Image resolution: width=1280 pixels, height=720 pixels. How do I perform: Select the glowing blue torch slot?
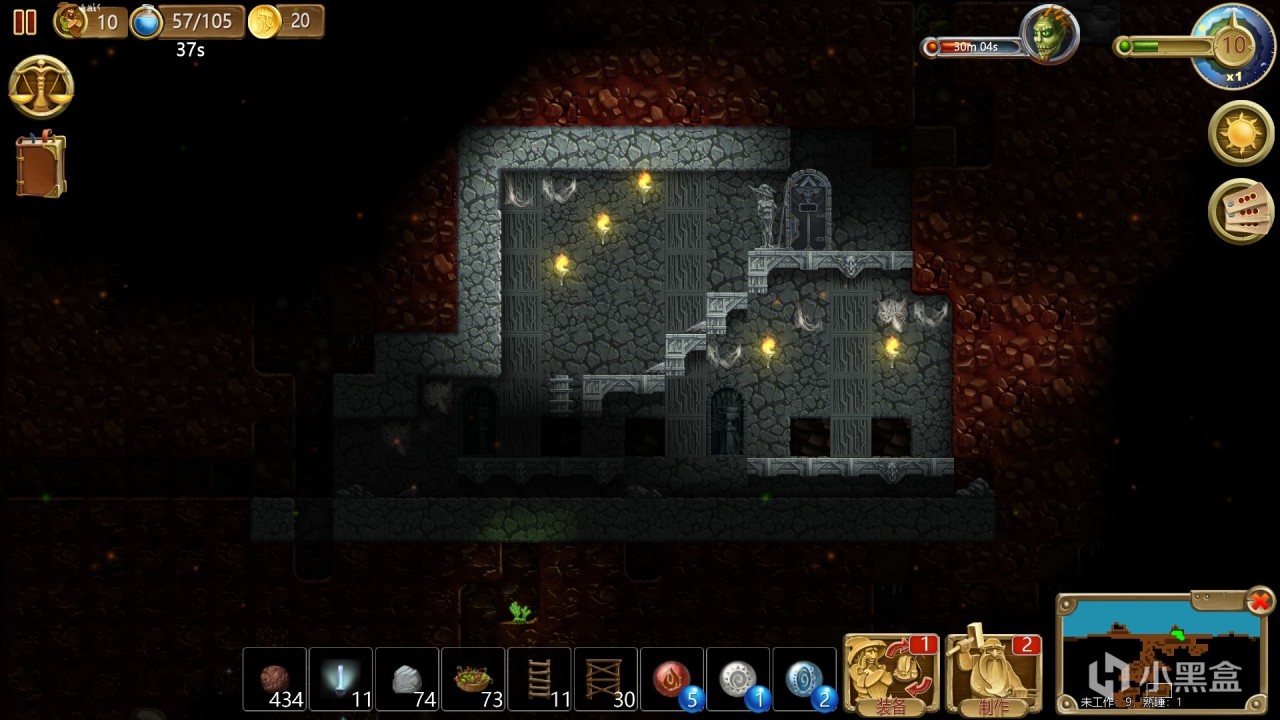(x=341, y=679)
